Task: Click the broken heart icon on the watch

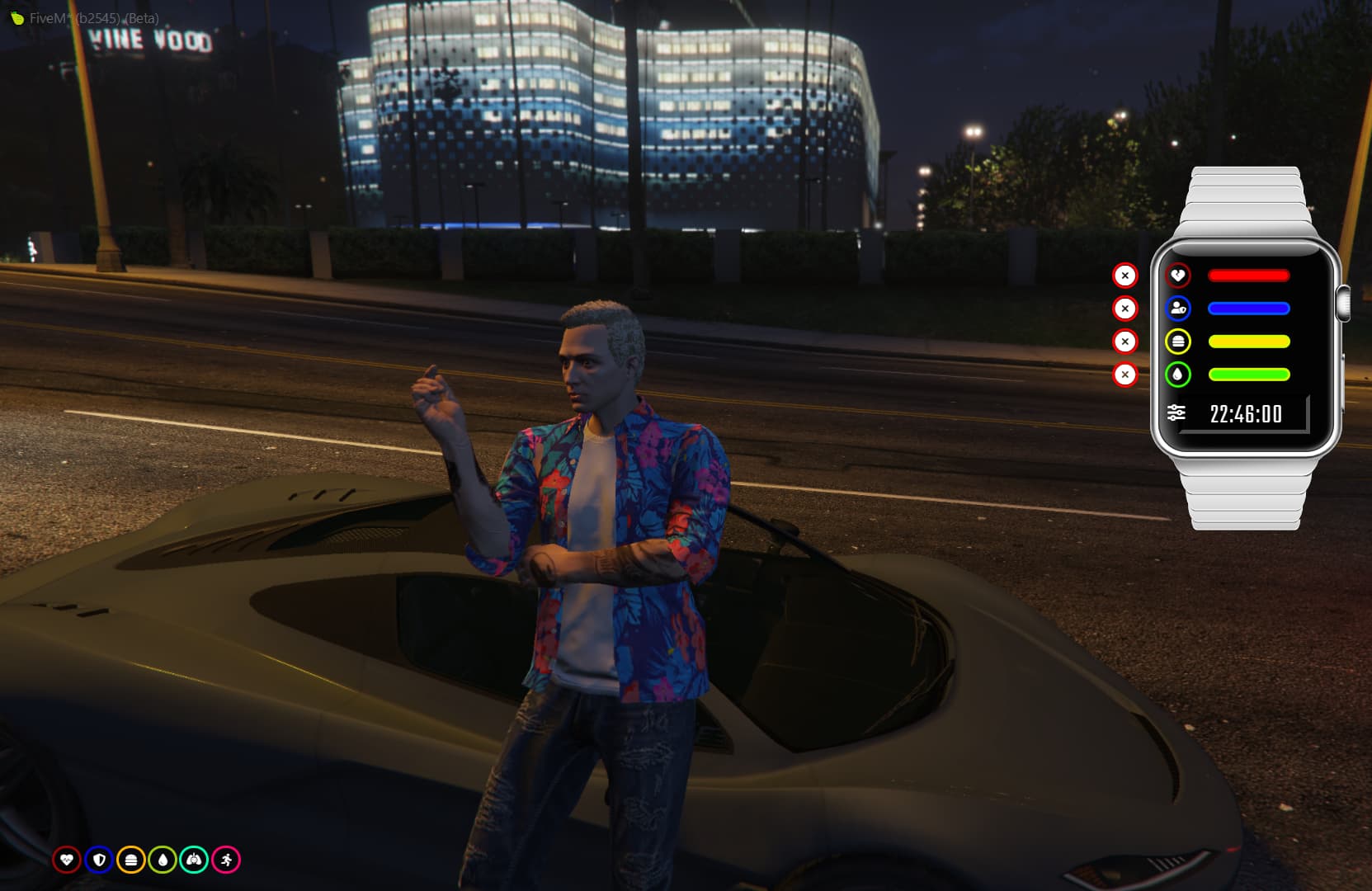Action: coord(1177,276)
